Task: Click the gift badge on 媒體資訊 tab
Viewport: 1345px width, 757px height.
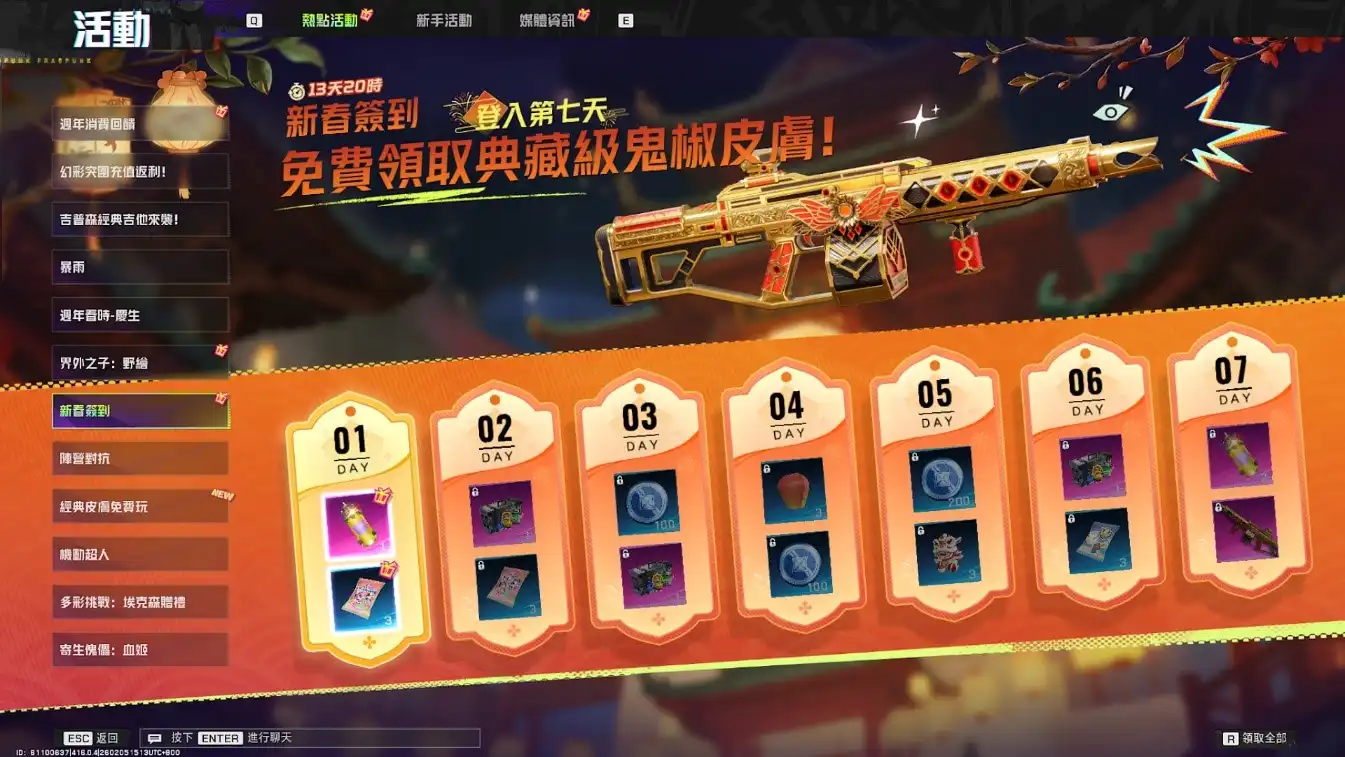Action: coord(582,15)
